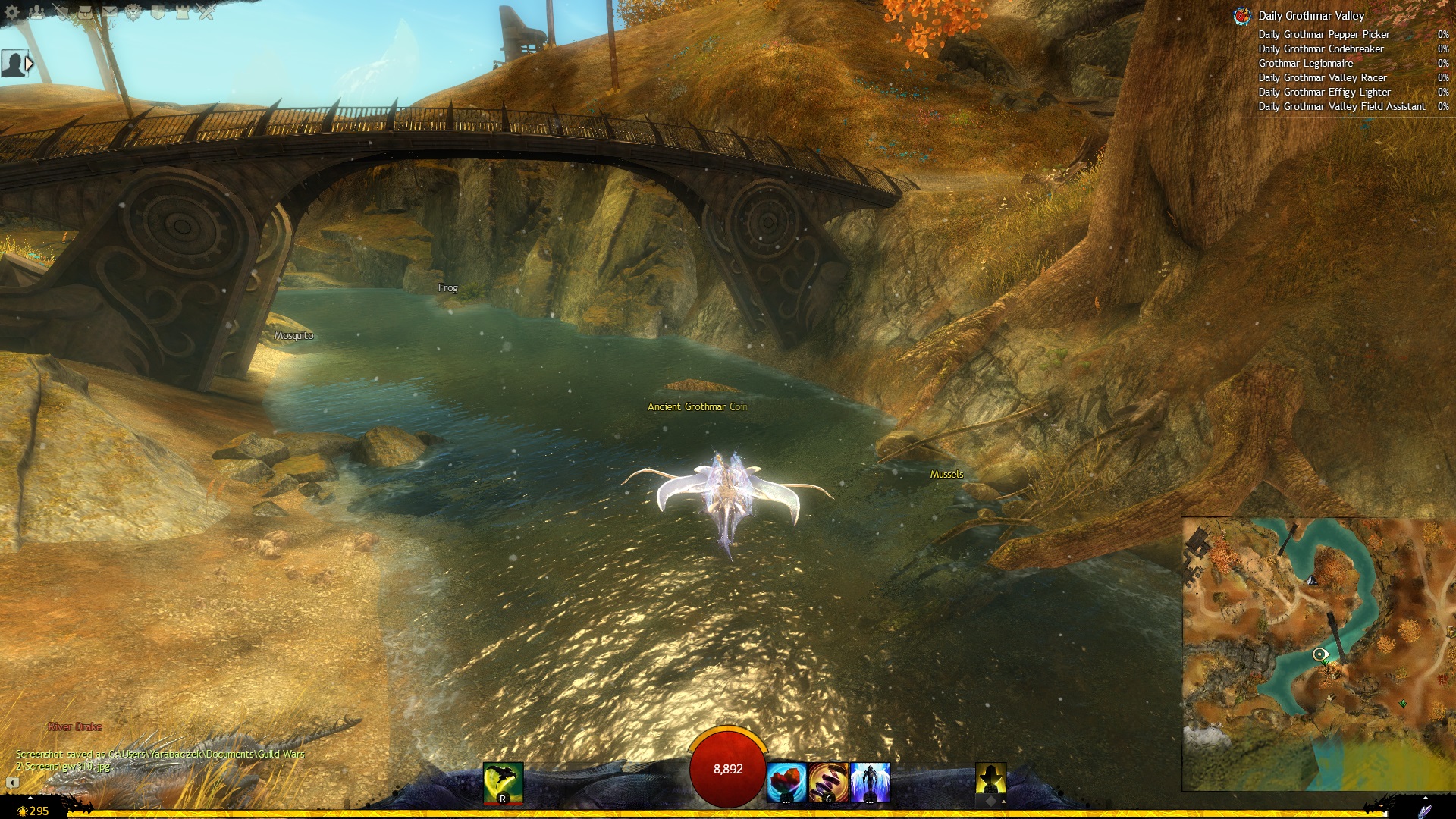The height and width of the screenshot is (819, 1456).
Task: Activate the green bird dismount skill
Action: pyautogui.click(x=503, y=782)
